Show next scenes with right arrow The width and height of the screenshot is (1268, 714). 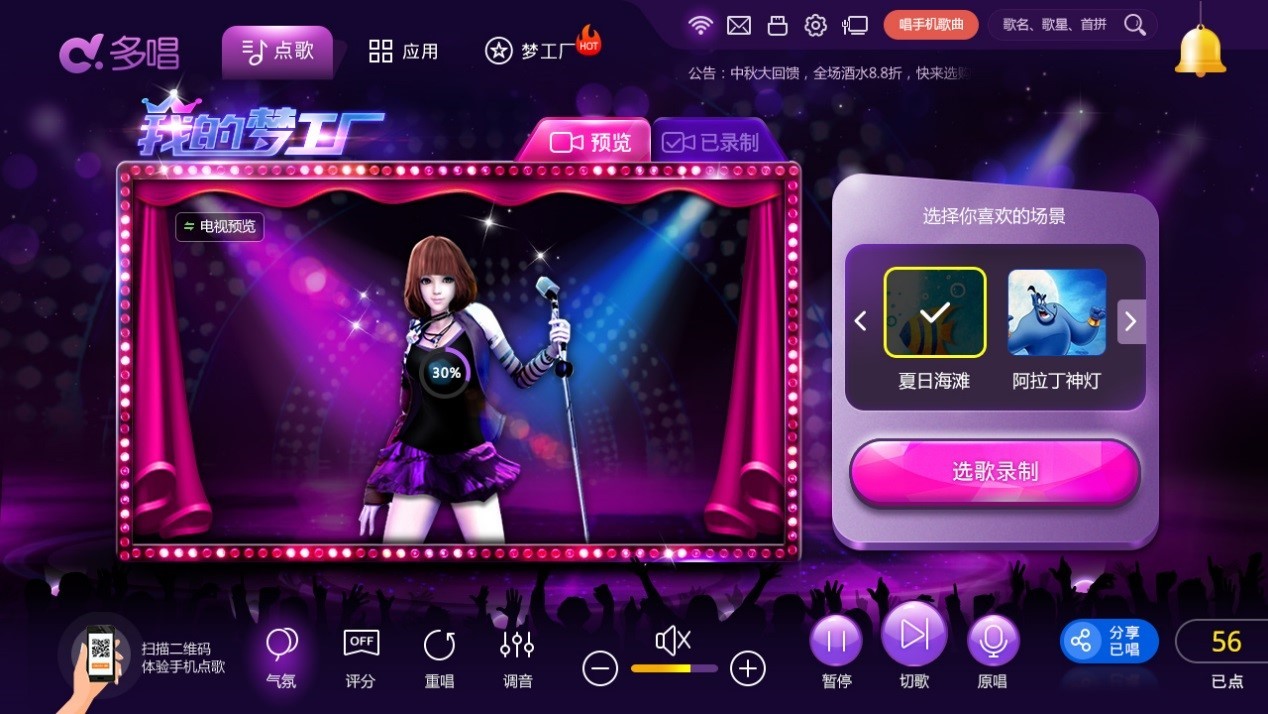(1131, 321)
